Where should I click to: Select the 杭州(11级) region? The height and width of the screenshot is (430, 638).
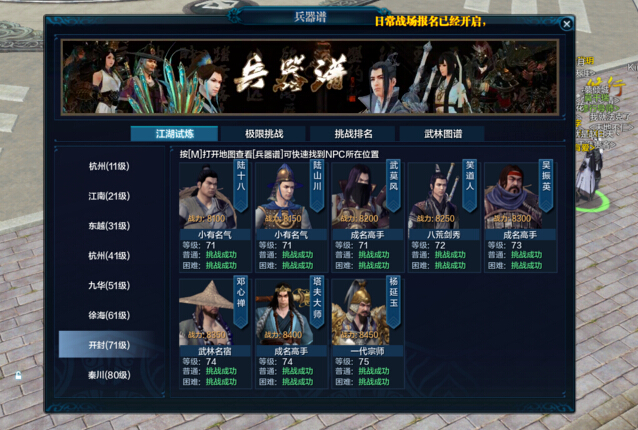(109, 166)
